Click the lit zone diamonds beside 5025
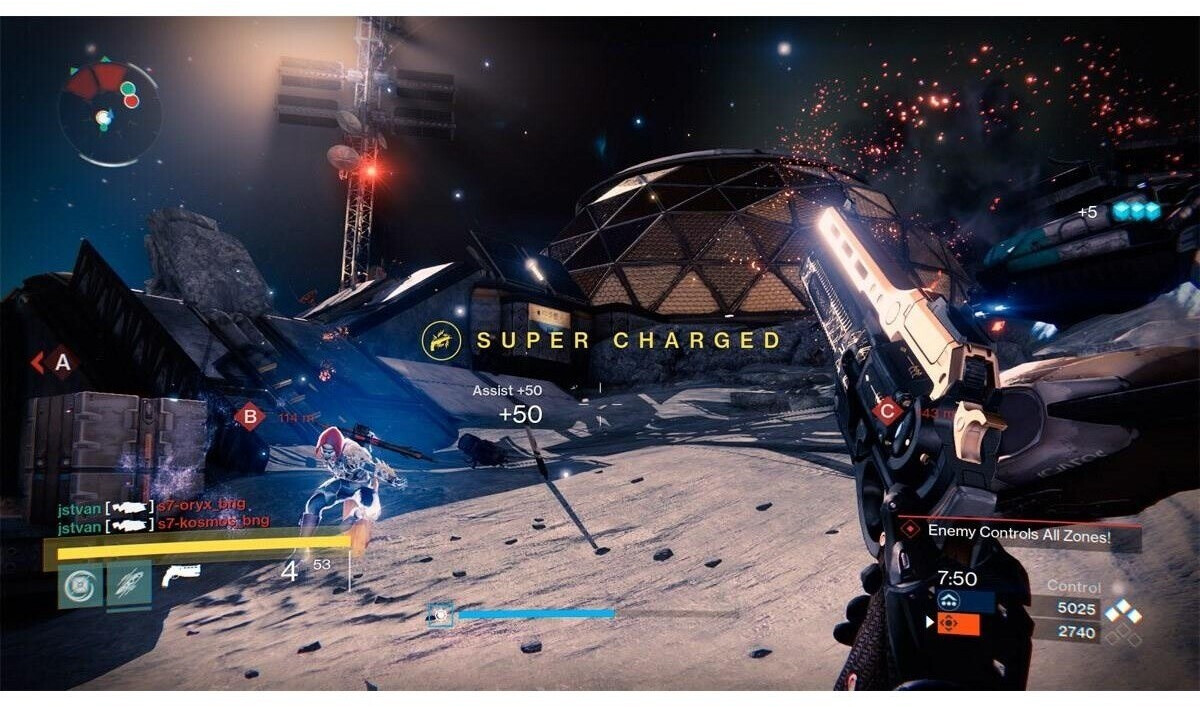 1124,609
